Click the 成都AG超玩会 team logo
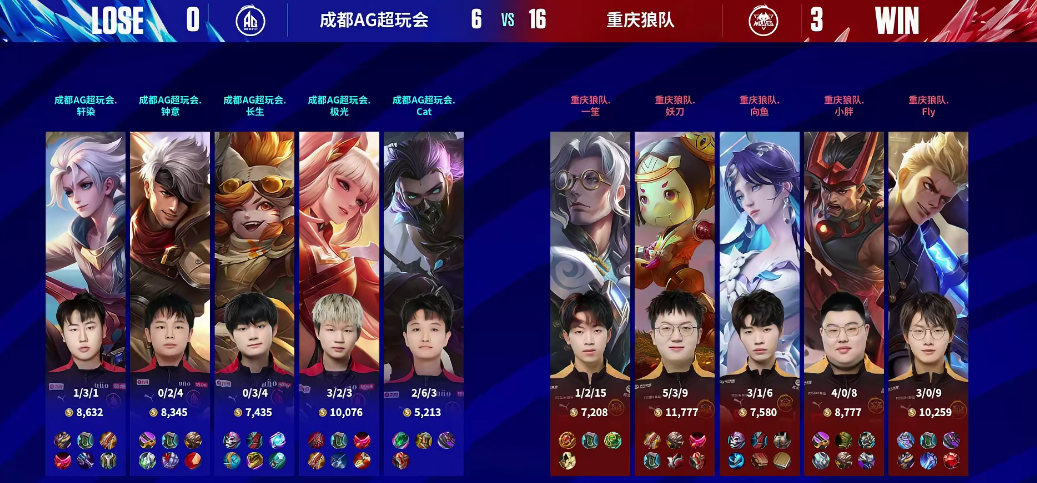 (250, 20)
